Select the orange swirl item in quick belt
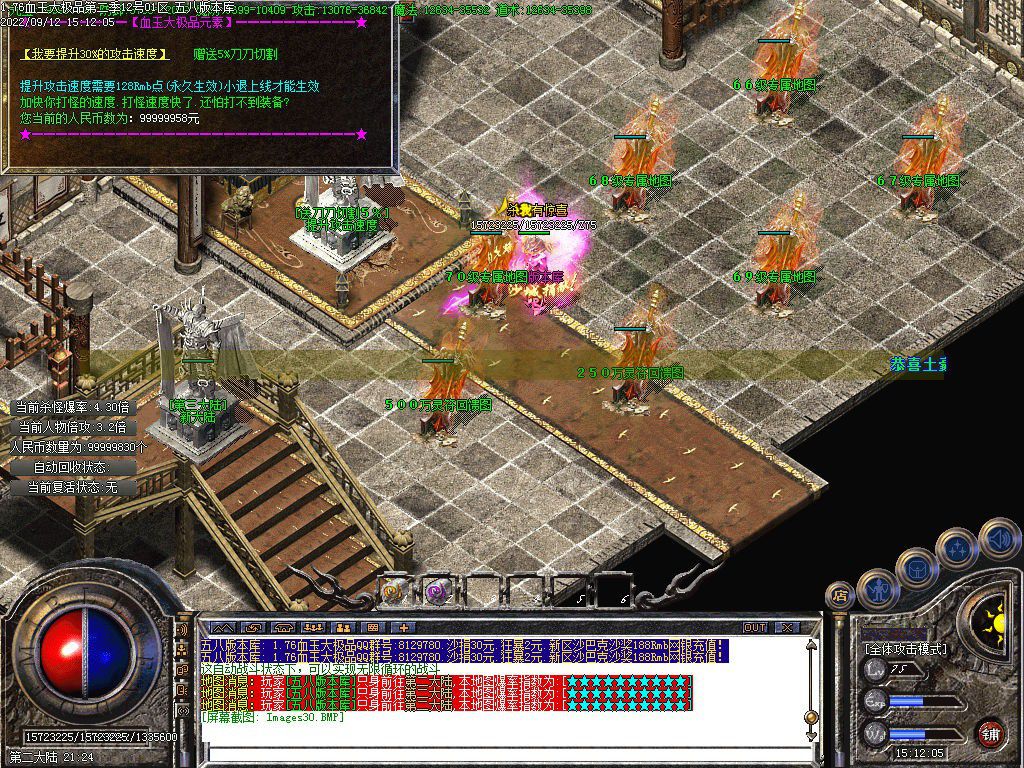This screenshot has height=768, width=1024. 393,591
